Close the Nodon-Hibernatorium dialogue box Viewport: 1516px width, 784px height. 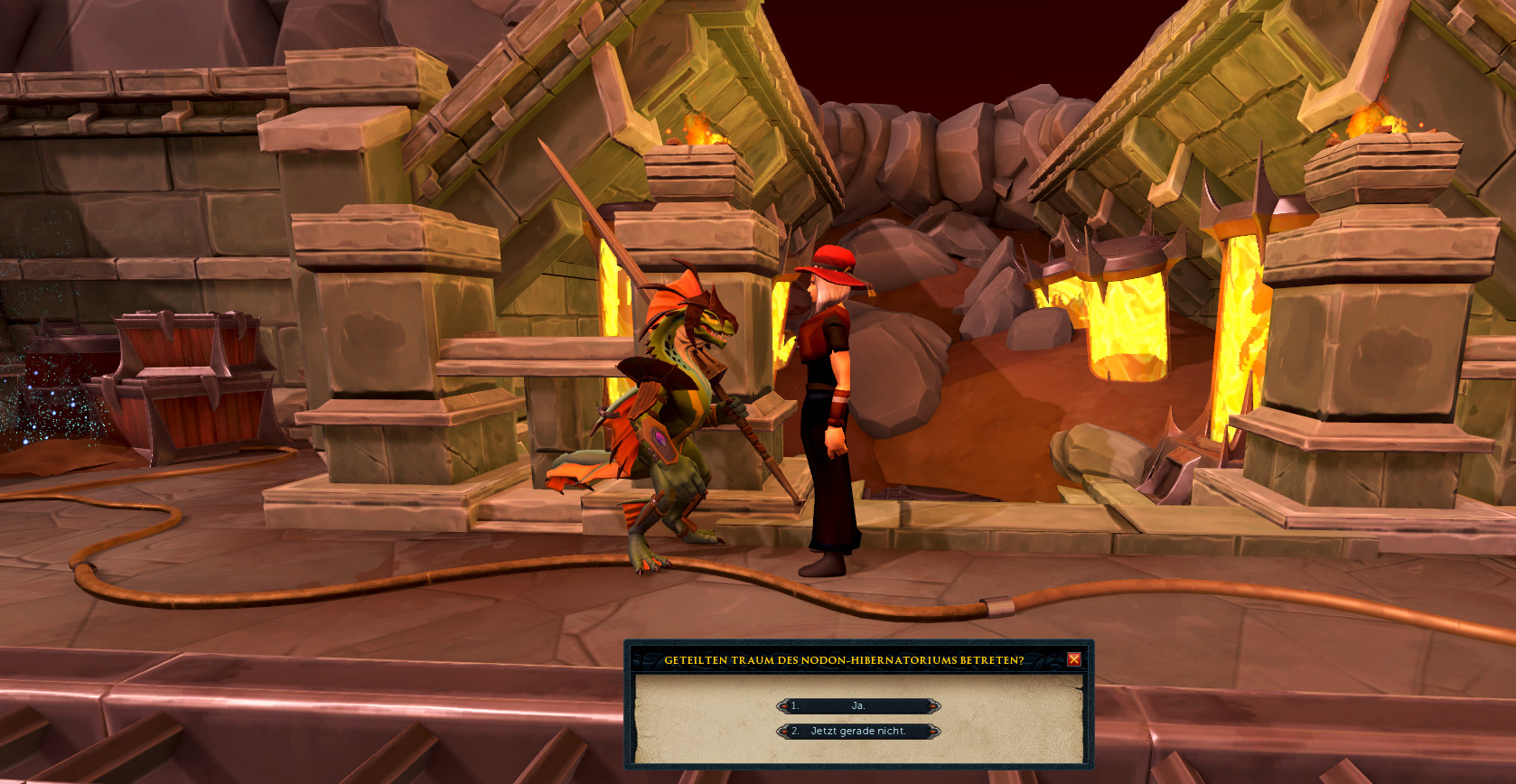click(x=1073, y=659)
